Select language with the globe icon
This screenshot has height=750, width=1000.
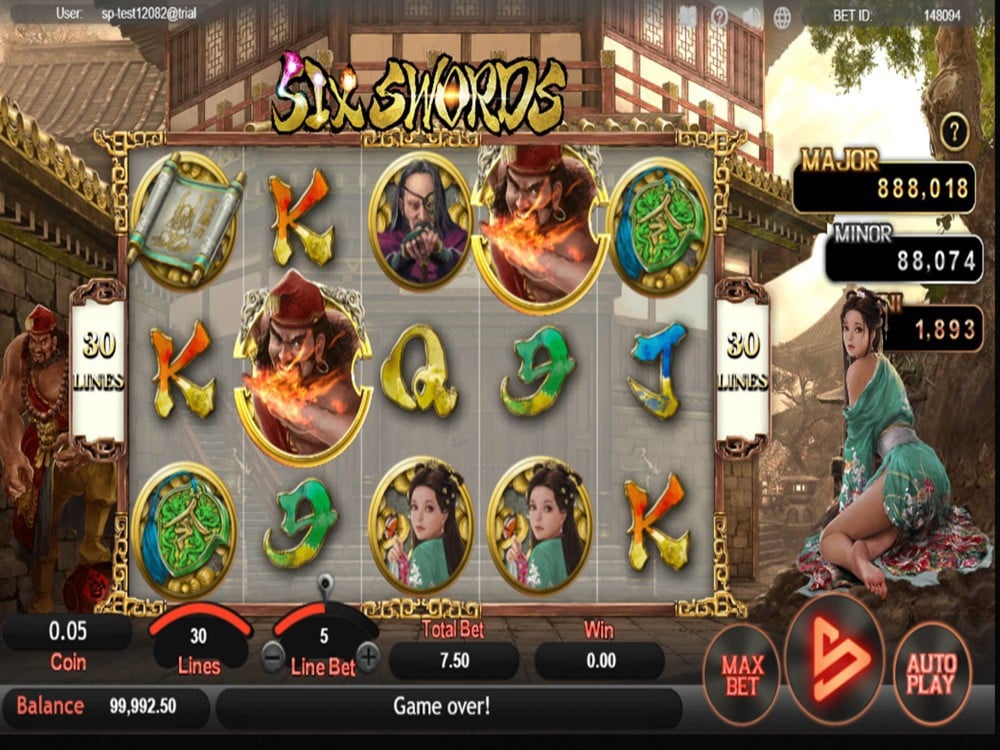coord(782,16)
